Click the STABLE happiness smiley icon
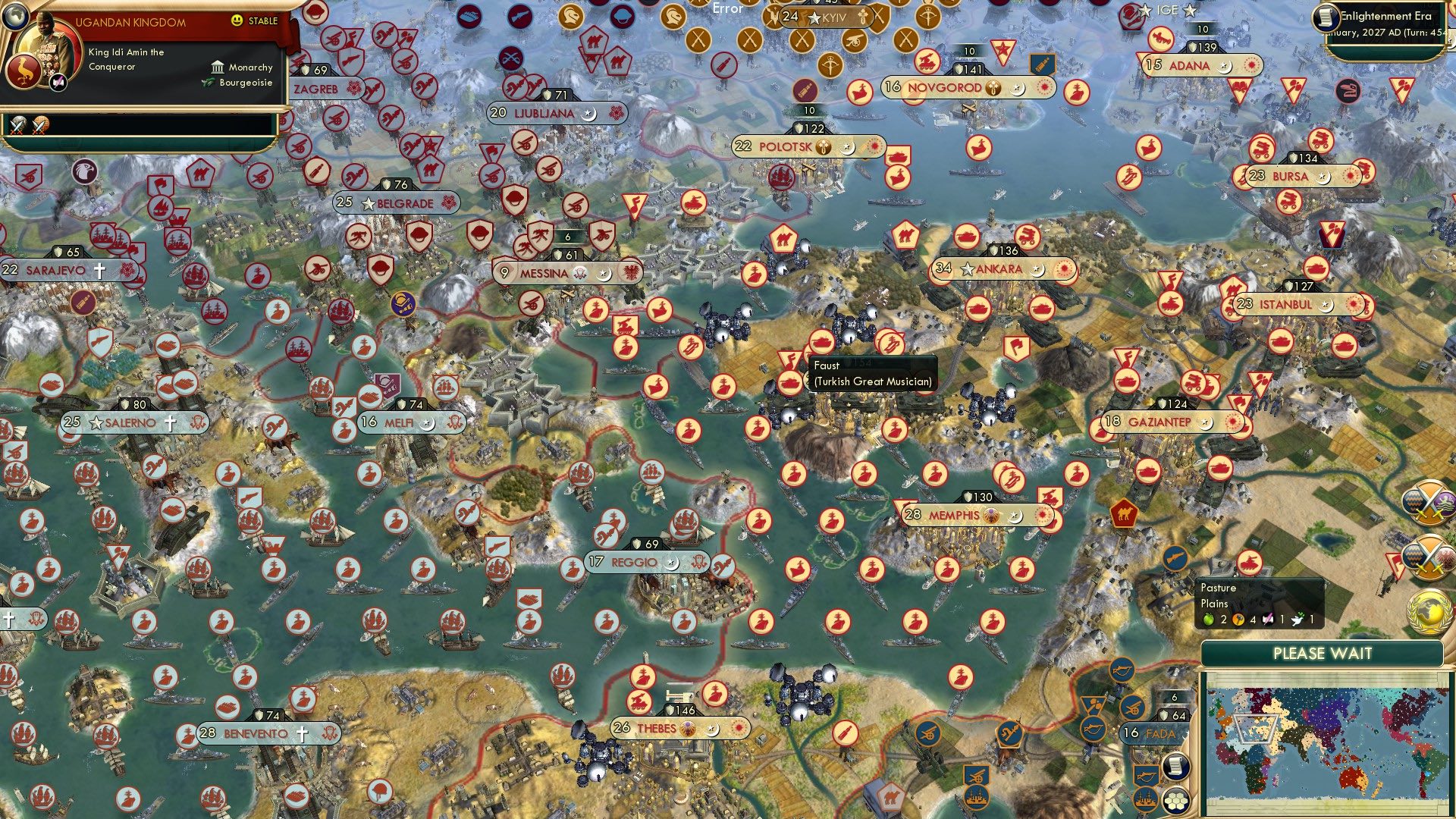 [237, 21]
